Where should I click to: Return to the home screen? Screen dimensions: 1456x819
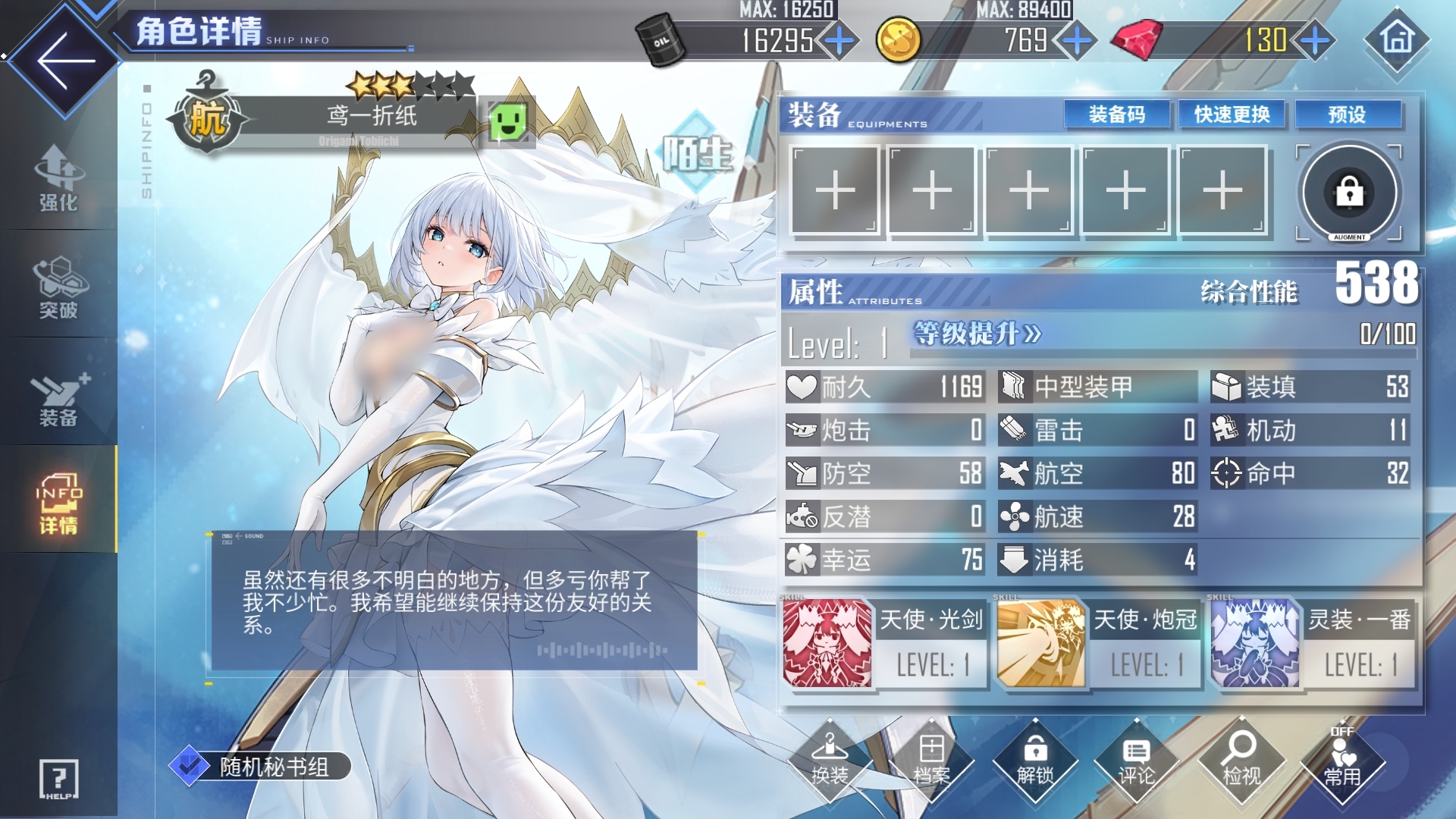[x=1397, y=39]
